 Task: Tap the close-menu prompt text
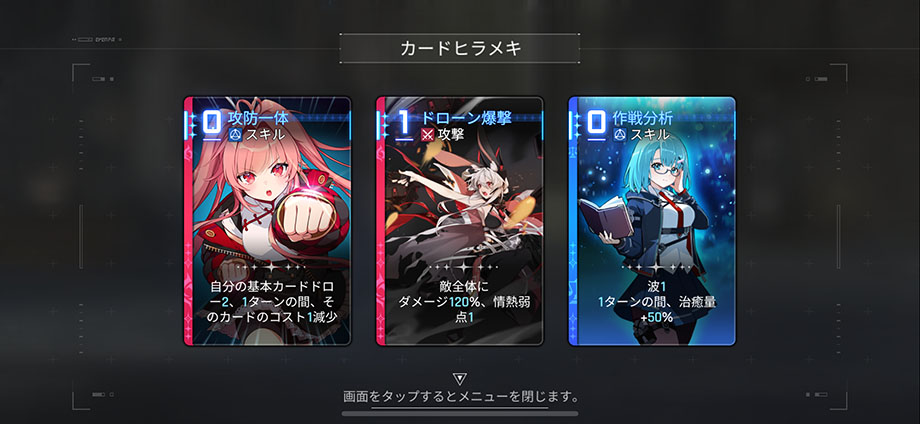[x=460, y=397]
